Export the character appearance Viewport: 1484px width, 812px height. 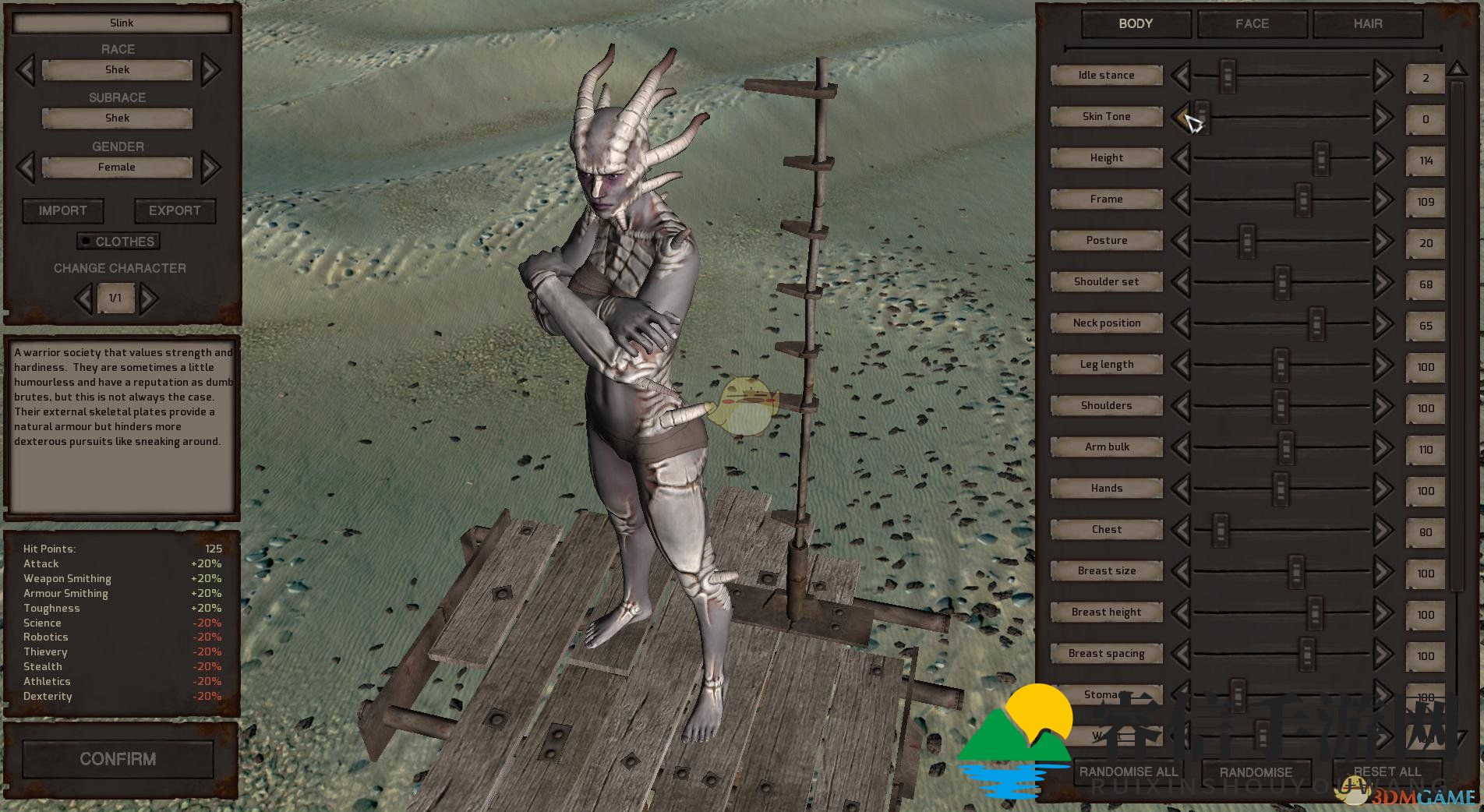[x=175, y=210]
